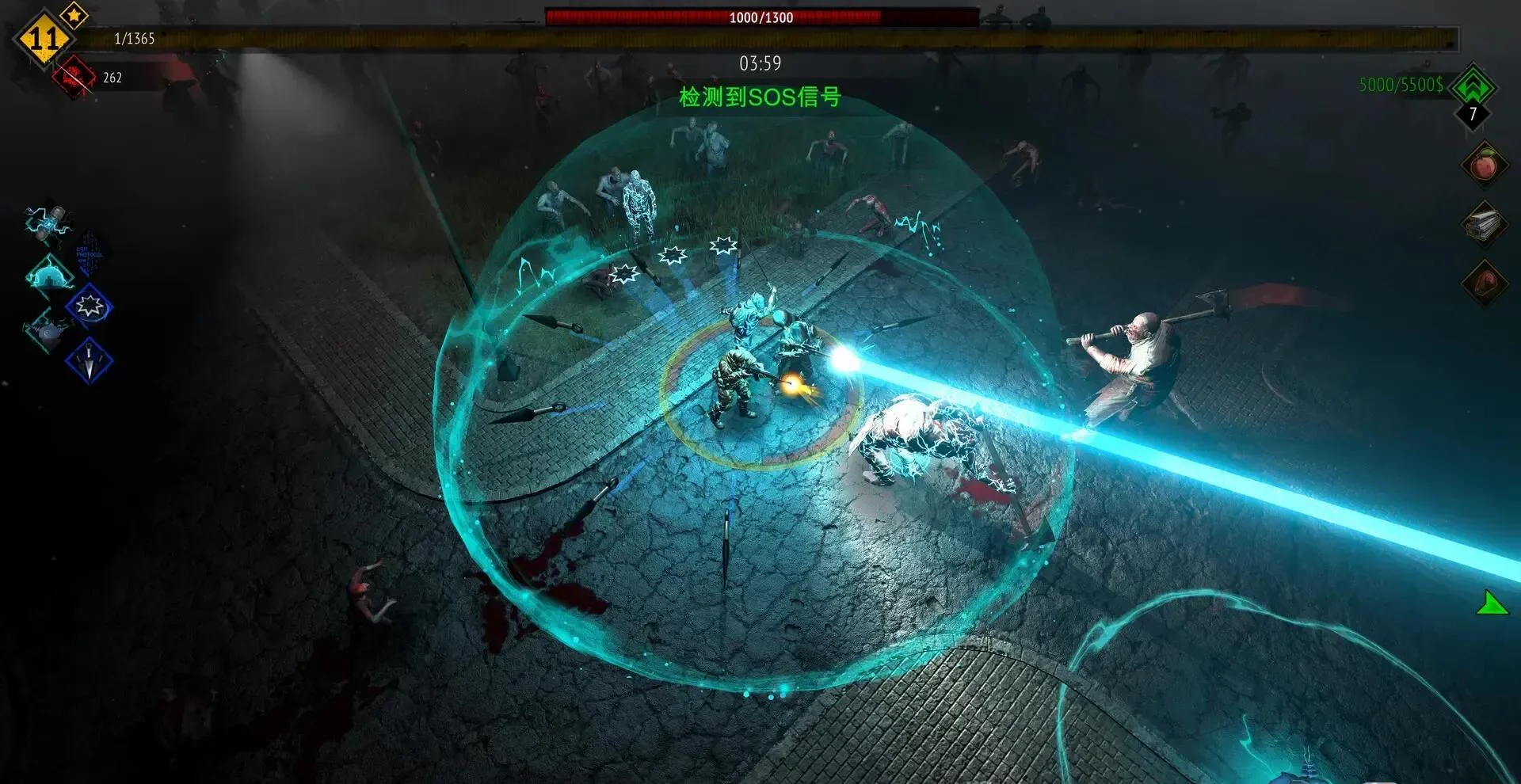Image resolution: width=1521 pixels, height=784 pixels.
Task: Select the throwing kunai knives skill icon
Action: pyautogui.click(x=89, y=360)
